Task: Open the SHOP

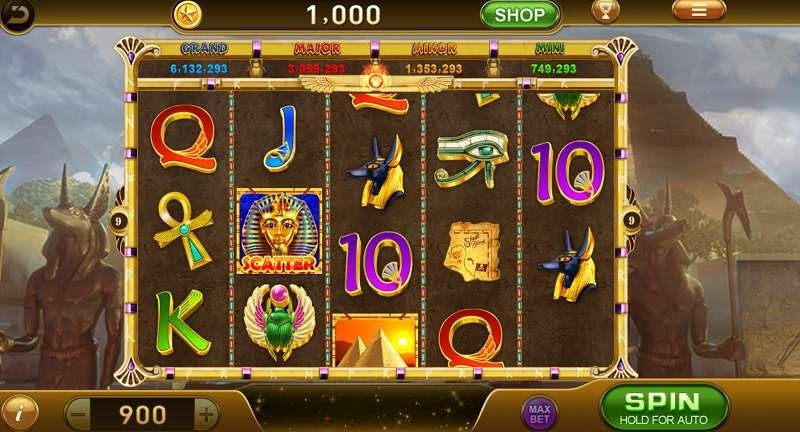Action: 519,14
